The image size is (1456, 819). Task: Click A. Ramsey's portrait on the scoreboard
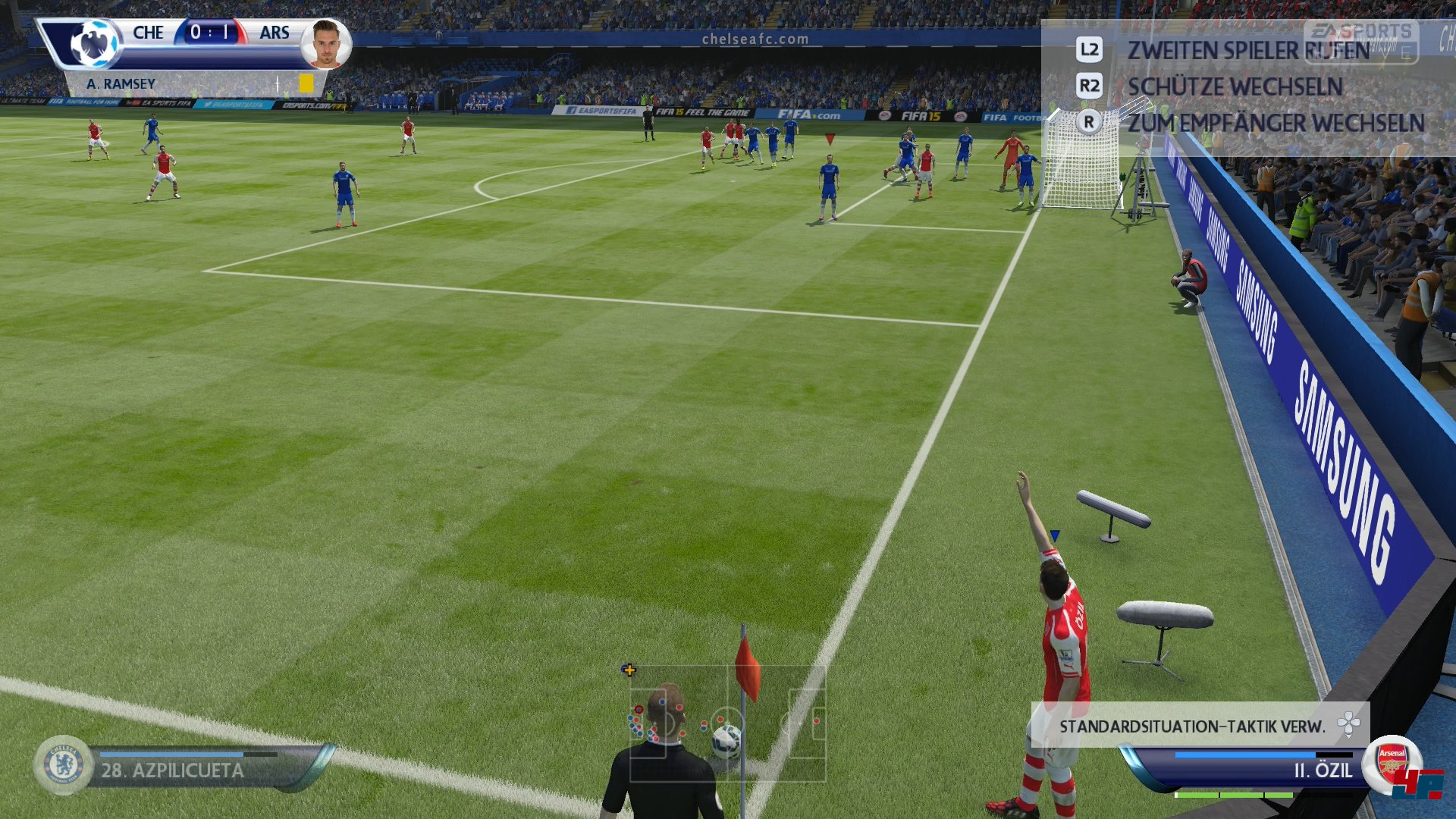[x=326, y=44]
